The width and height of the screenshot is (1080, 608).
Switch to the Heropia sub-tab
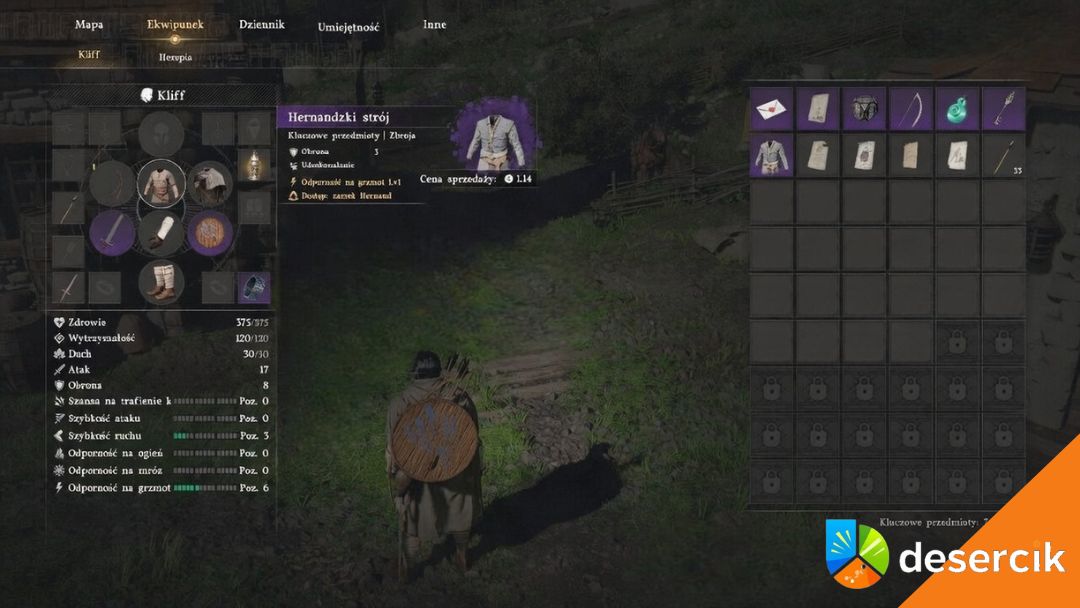(175, 58)
